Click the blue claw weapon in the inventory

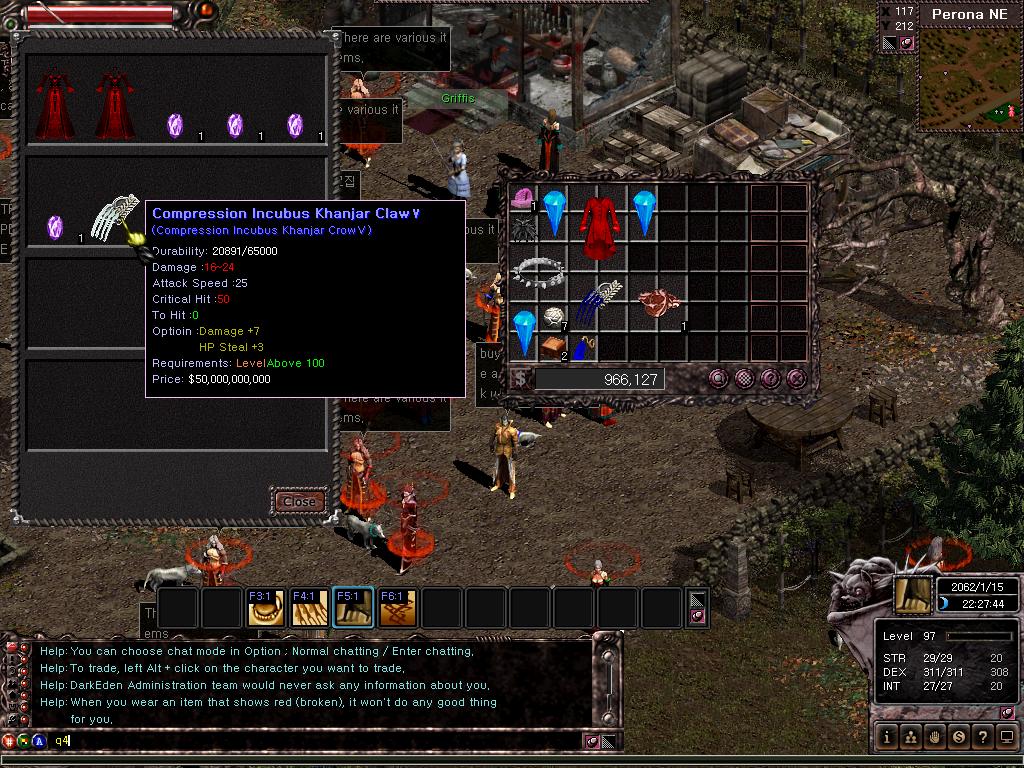[x=599, y=301]
